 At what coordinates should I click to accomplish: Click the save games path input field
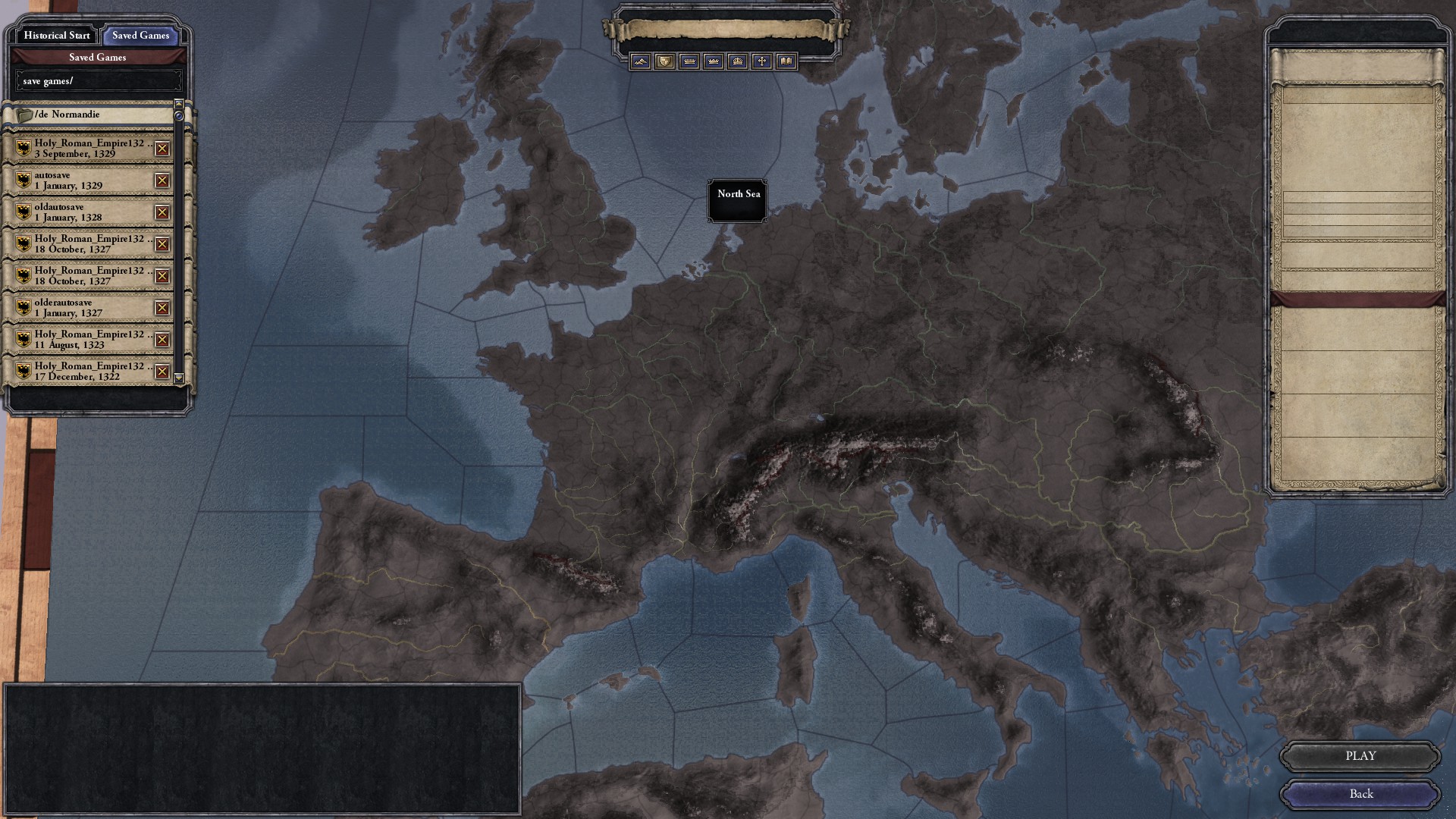point(97,80)
